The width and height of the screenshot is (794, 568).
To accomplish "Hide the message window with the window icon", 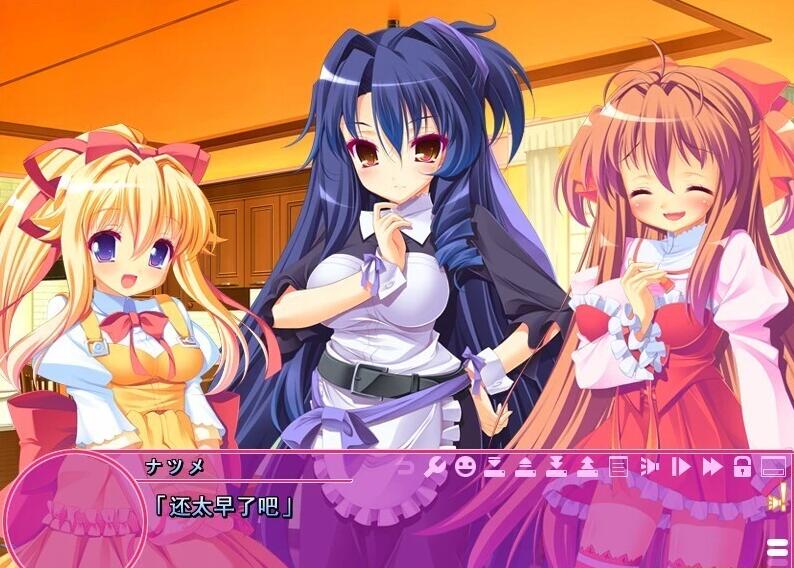I will (x=773, y=466).
